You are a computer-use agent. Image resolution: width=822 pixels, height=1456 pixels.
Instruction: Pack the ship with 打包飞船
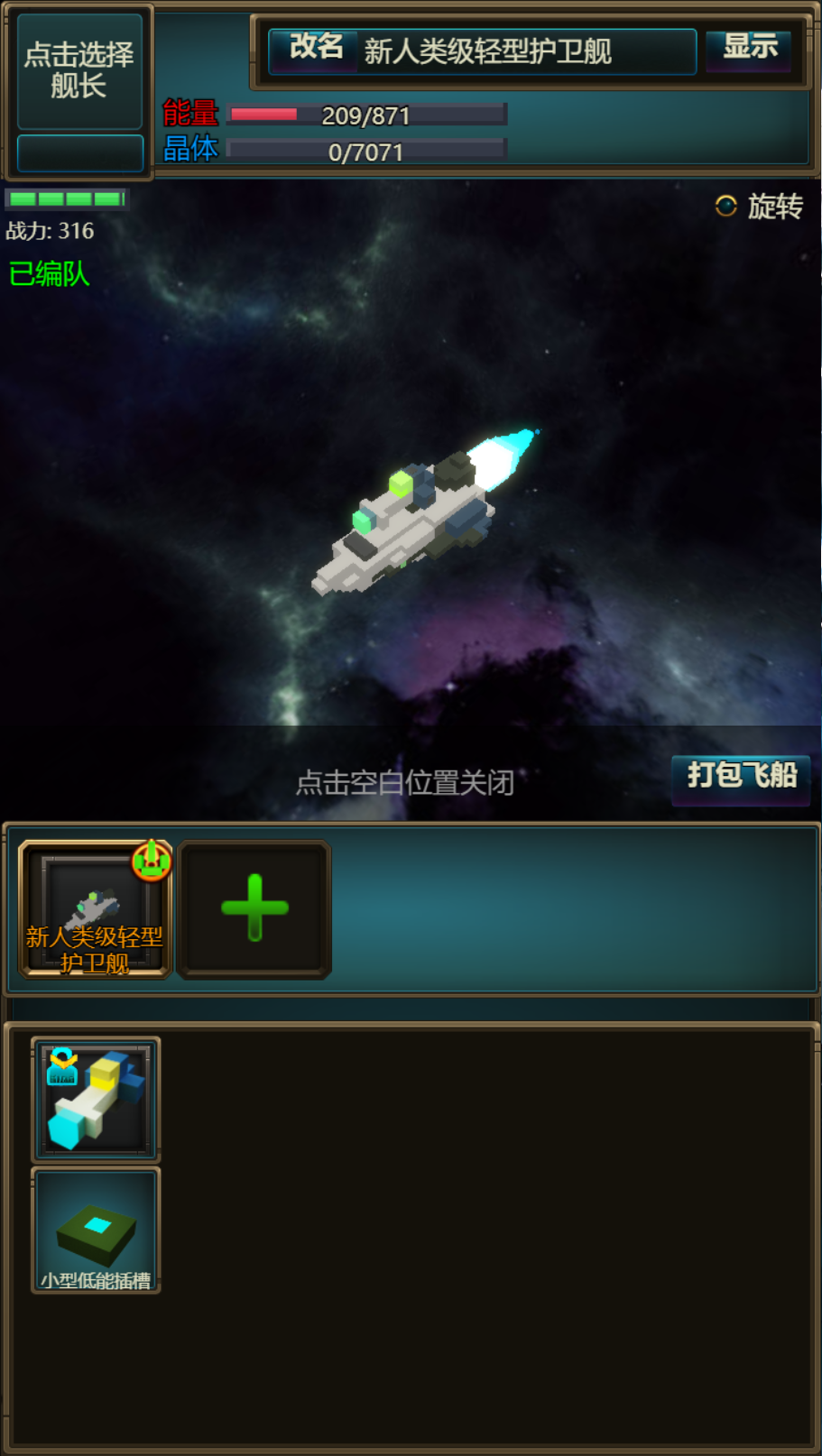tap(741, 776)
